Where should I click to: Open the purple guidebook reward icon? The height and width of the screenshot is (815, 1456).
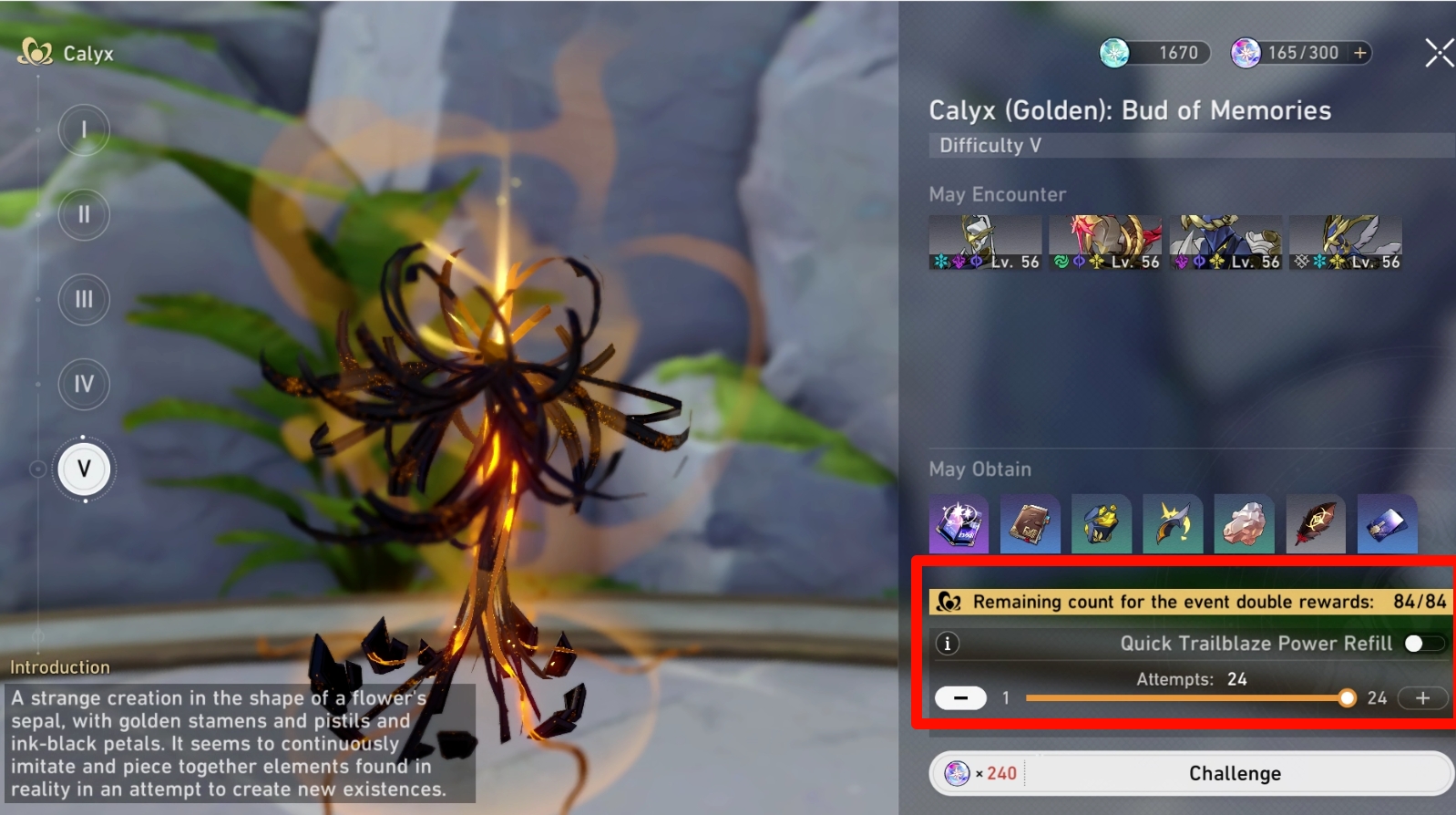[959, 524]
